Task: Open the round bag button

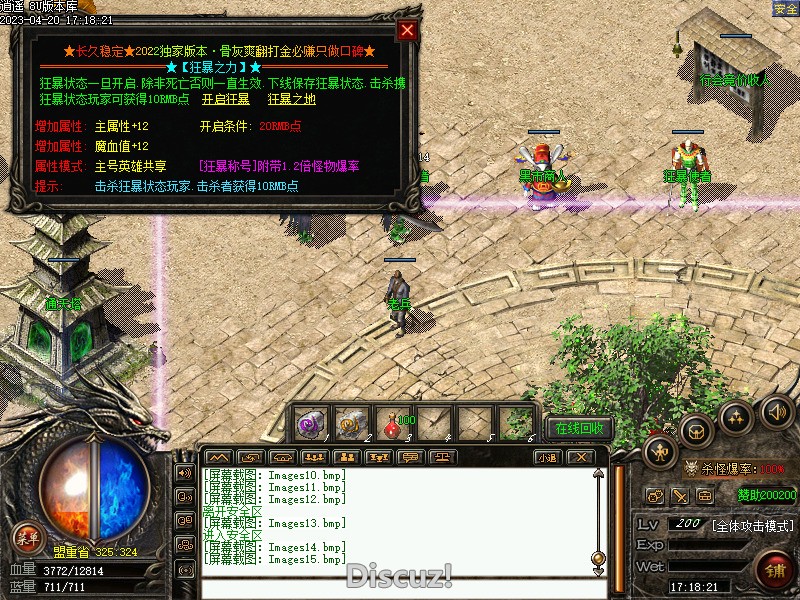Action: pyautogui.click(x=697, y=432)
